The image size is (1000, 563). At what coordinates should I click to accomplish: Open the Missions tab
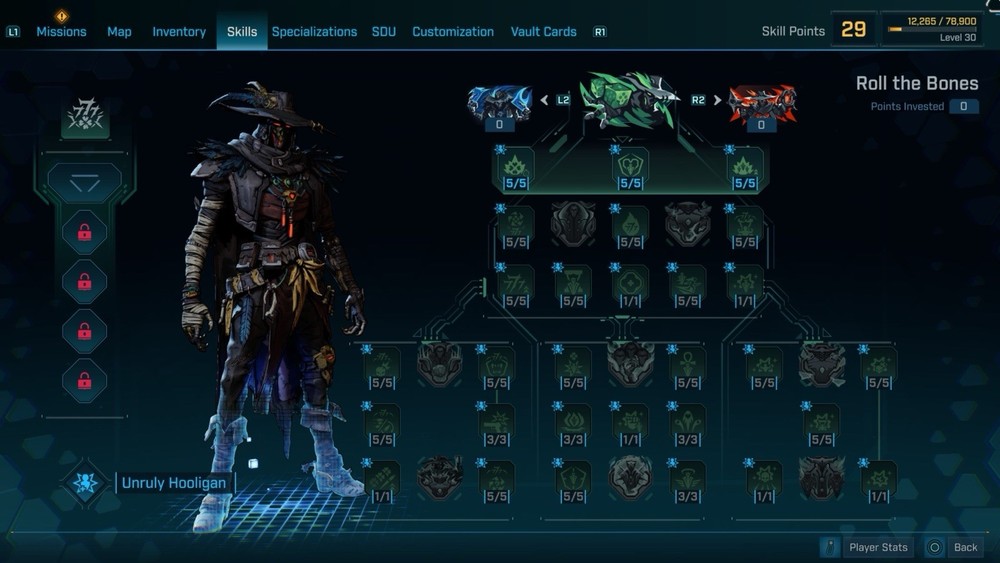tap(61, 31)
